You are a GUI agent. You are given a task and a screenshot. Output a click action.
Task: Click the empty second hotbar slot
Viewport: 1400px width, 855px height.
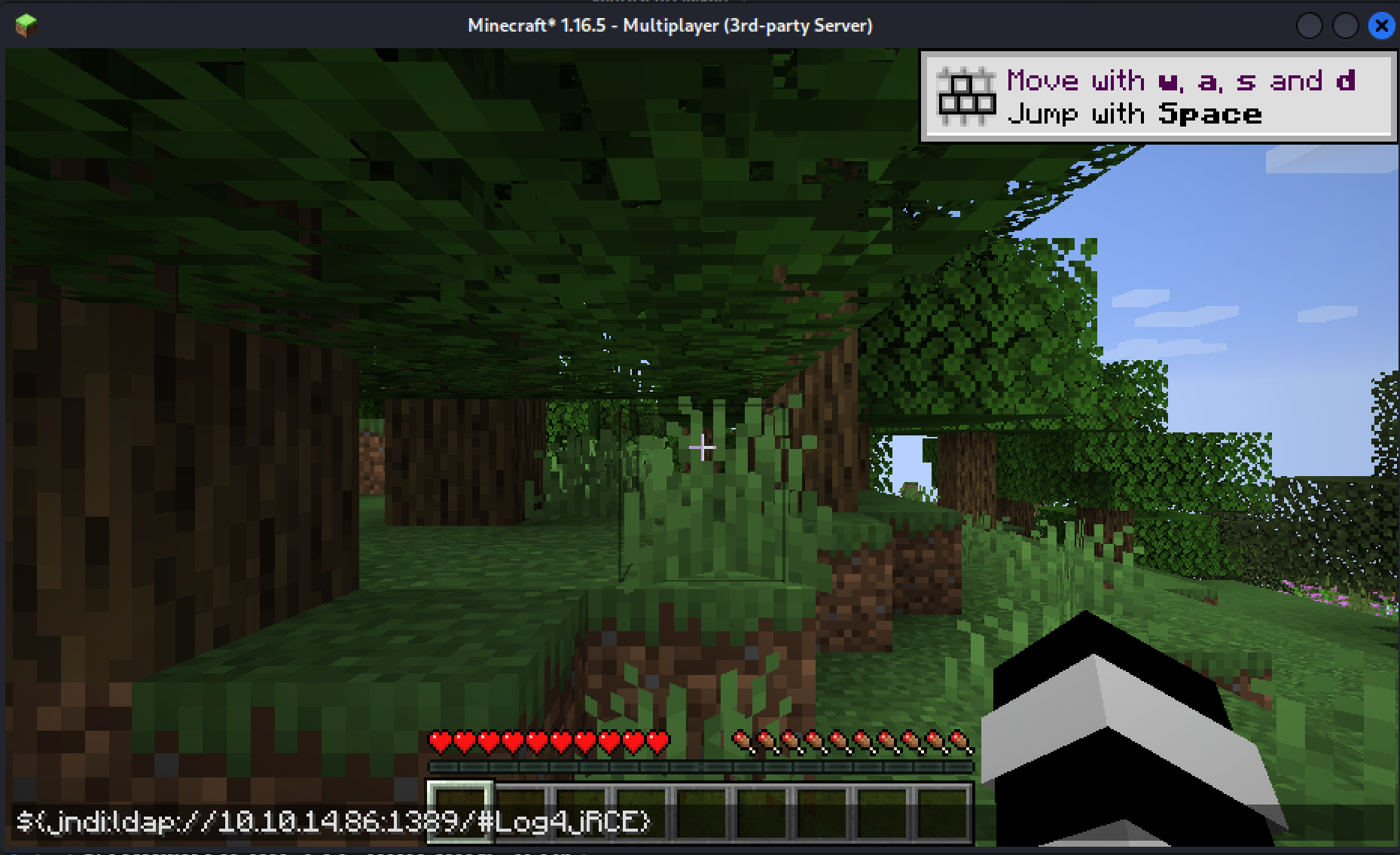(x=522, y=812)
